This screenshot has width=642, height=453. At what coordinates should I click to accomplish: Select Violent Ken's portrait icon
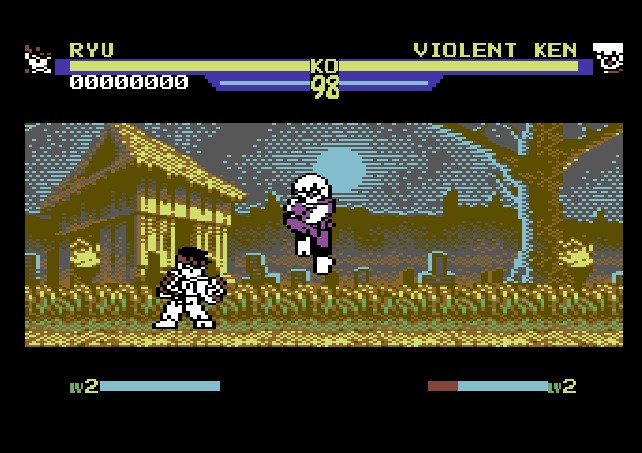coord(607,58)
